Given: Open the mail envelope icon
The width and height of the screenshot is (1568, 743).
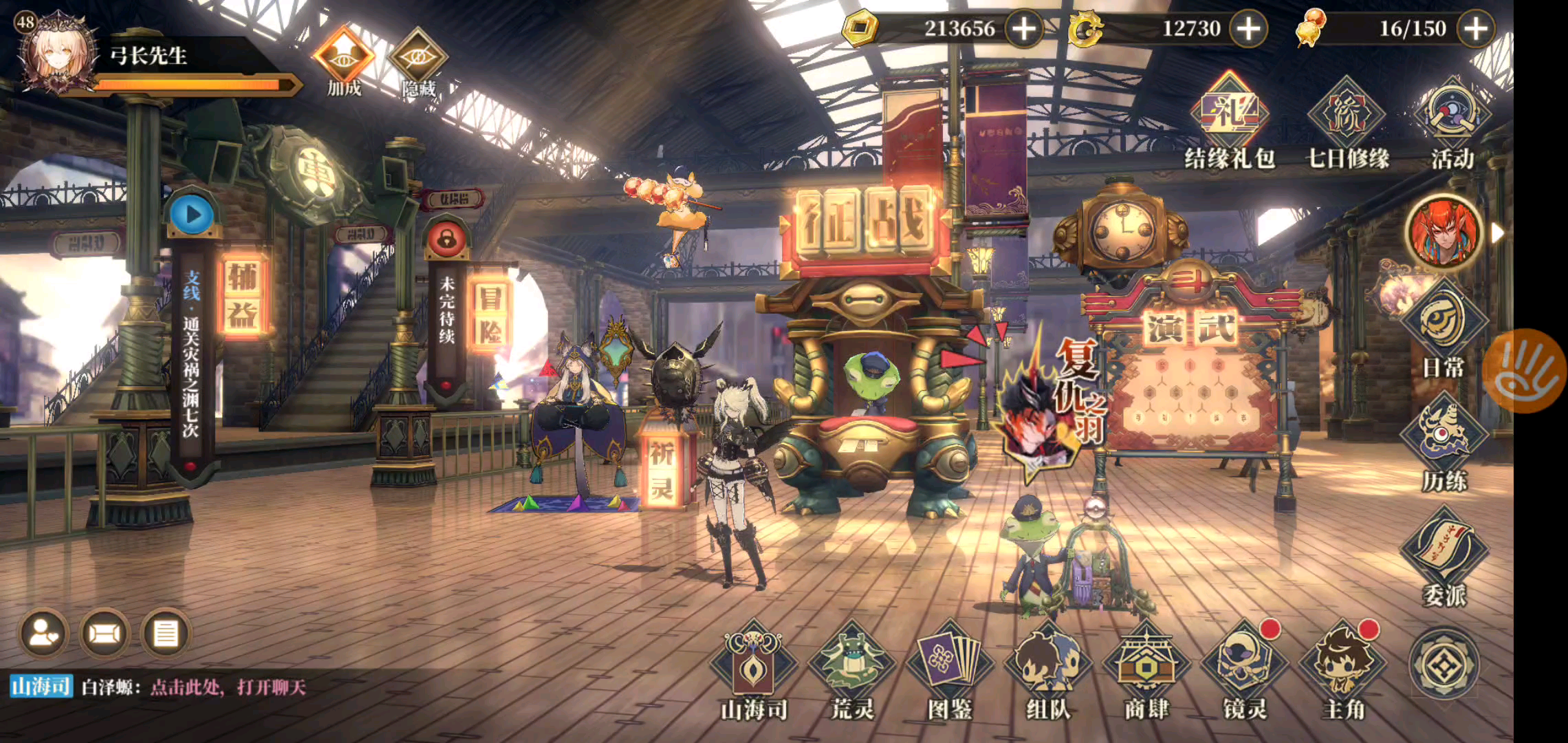Looking at the screenshot, I should [105, 634].
